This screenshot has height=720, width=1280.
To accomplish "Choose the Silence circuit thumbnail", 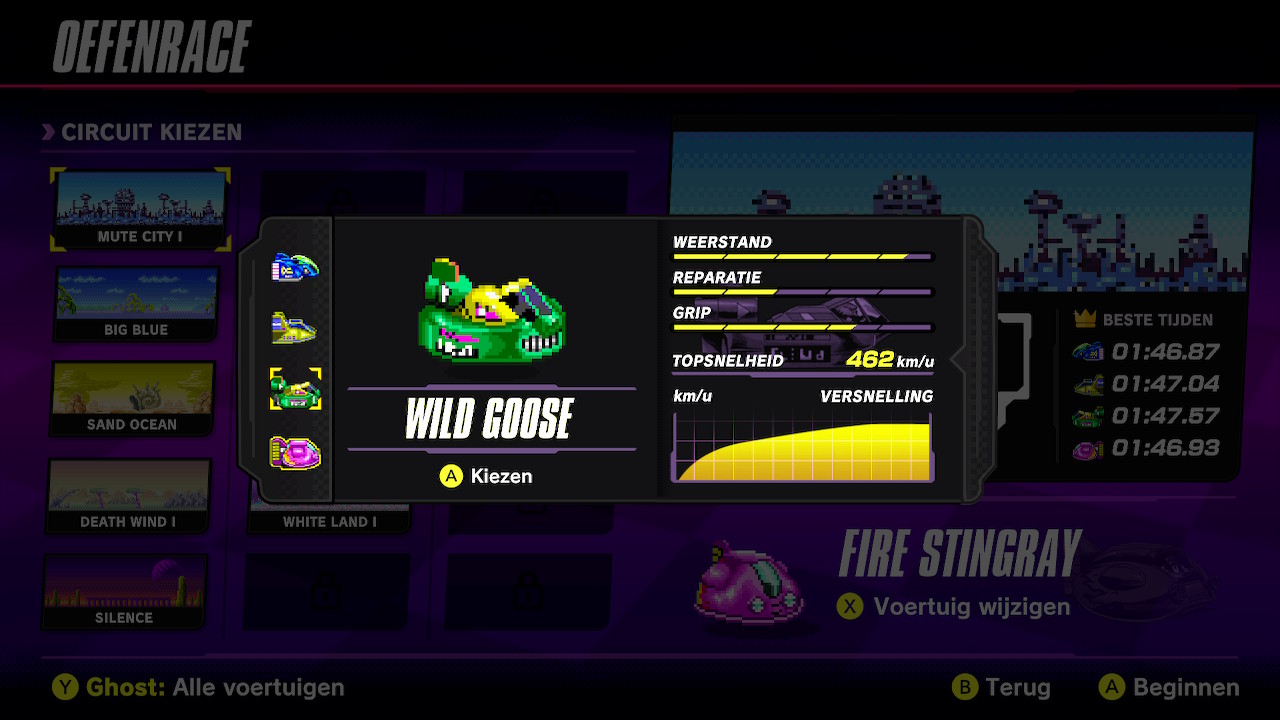I will (x=124, y=591).
